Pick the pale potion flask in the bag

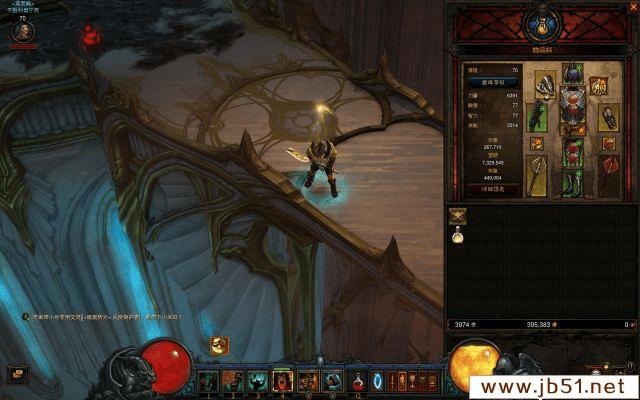point(458,236)
